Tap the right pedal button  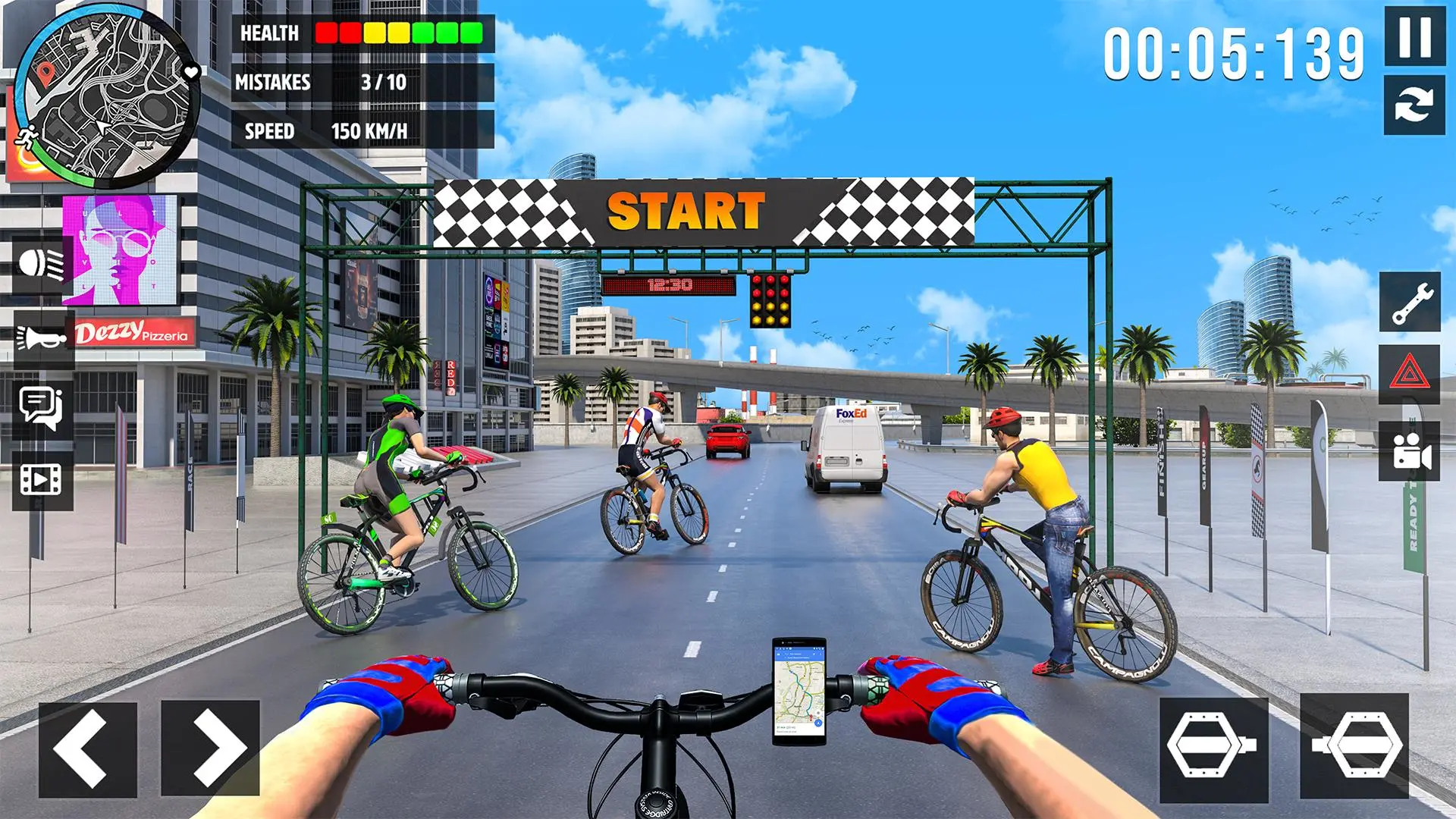[1354, 746]
